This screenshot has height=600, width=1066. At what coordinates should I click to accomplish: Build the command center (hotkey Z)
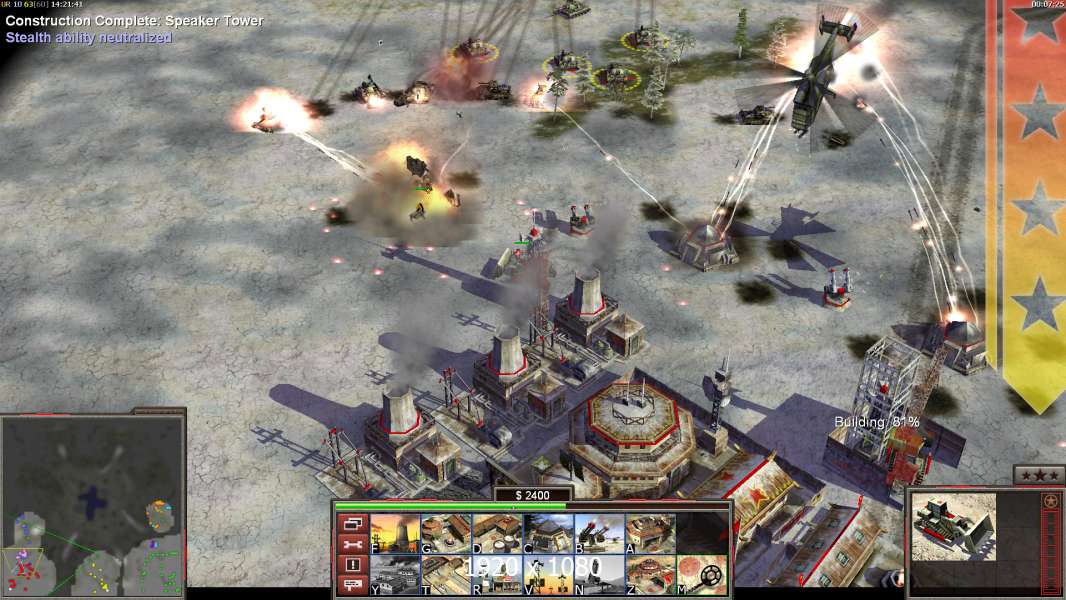[x=650, y=575]
